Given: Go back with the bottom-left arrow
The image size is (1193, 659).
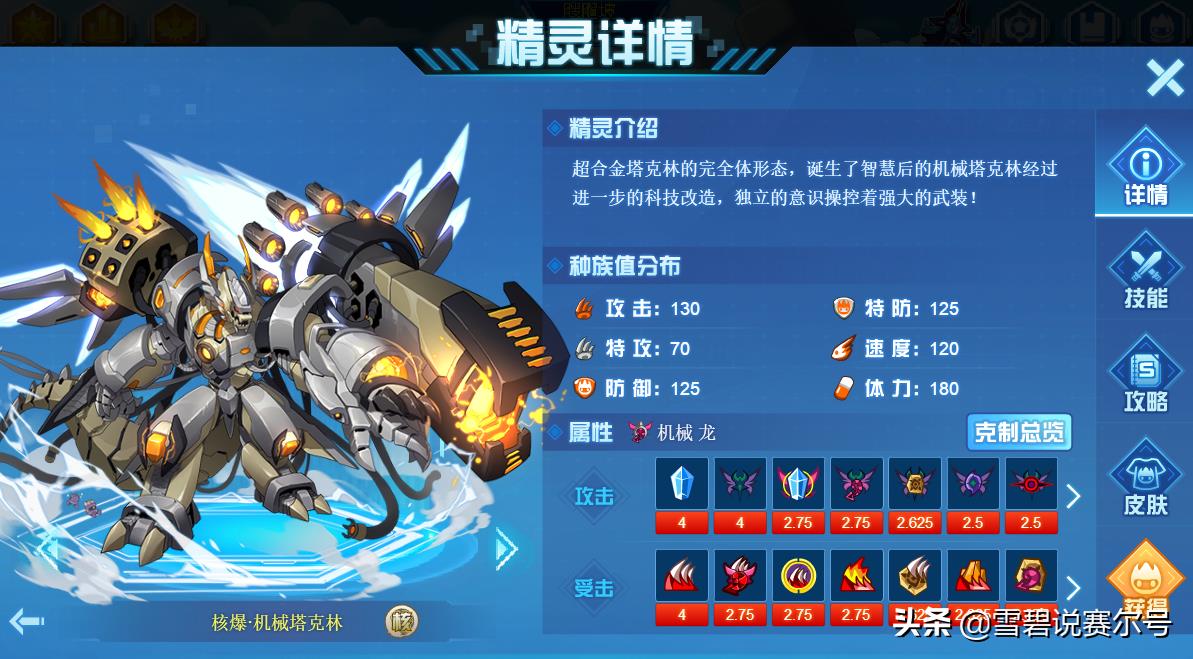Looking at the screenshot, I should click(26, 622).
